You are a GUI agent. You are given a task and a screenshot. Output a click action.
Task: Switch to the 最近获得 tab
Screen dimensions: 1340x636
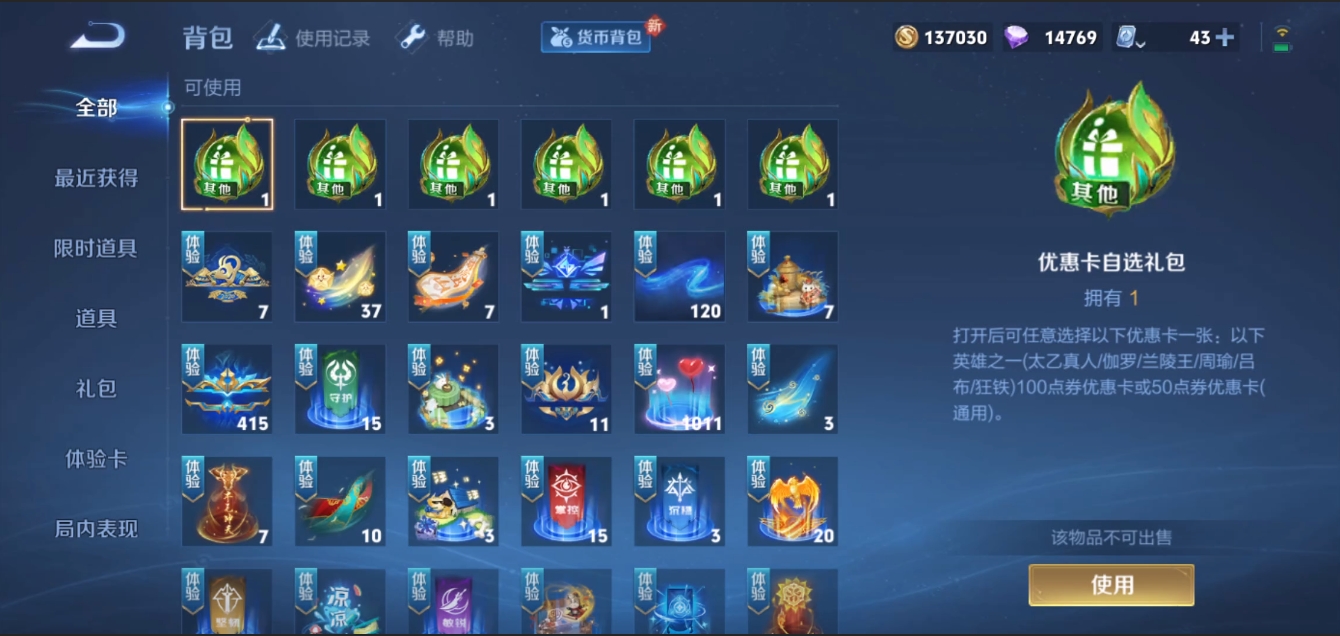tap(96, 178)
